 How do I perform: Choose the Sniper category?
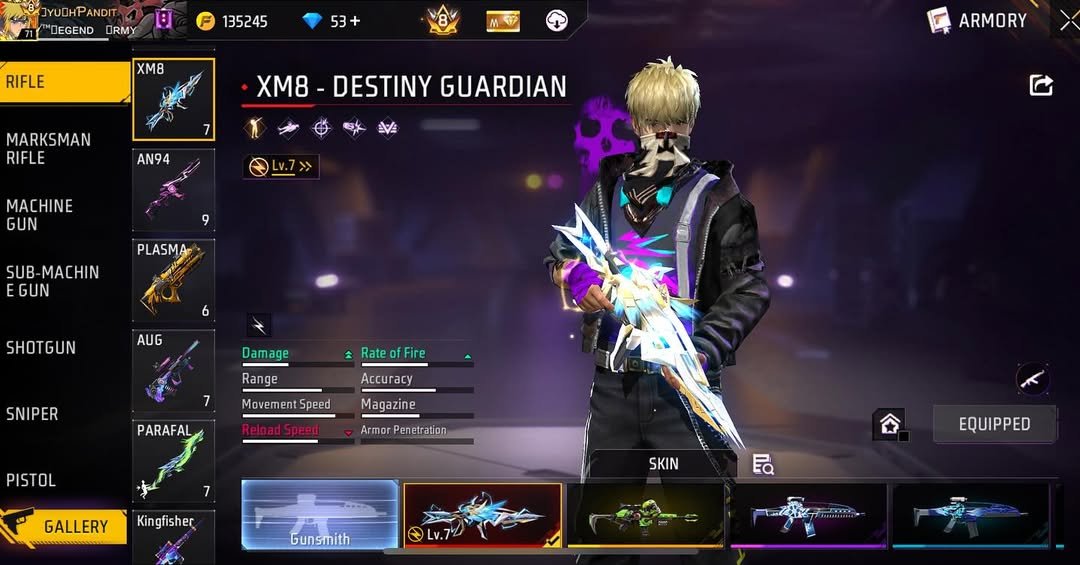coord(32,413)
